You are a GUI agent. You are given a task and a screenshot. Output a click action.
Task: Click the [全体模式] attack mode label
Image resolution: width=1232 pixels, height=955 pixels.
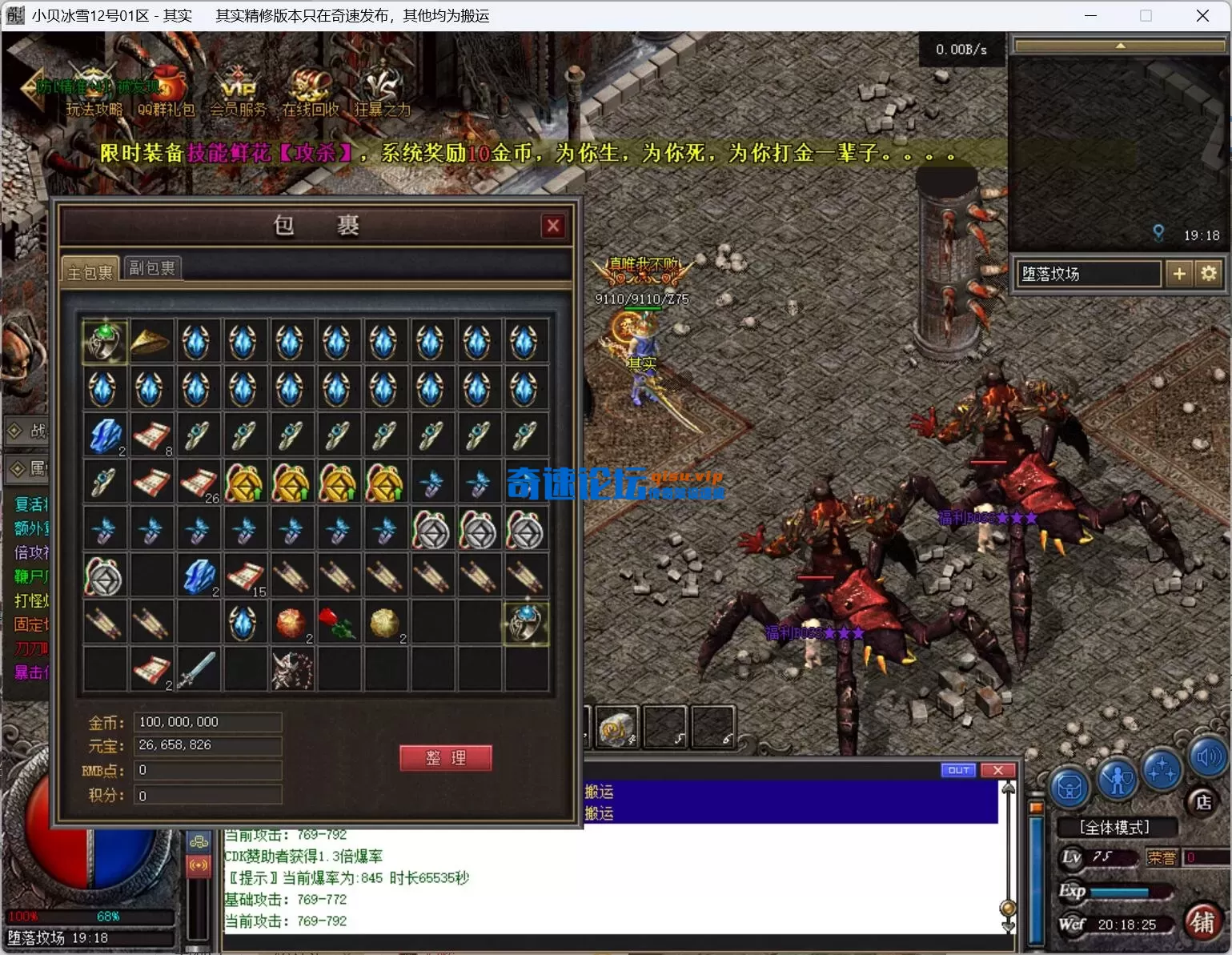[x=1114, y=828]
